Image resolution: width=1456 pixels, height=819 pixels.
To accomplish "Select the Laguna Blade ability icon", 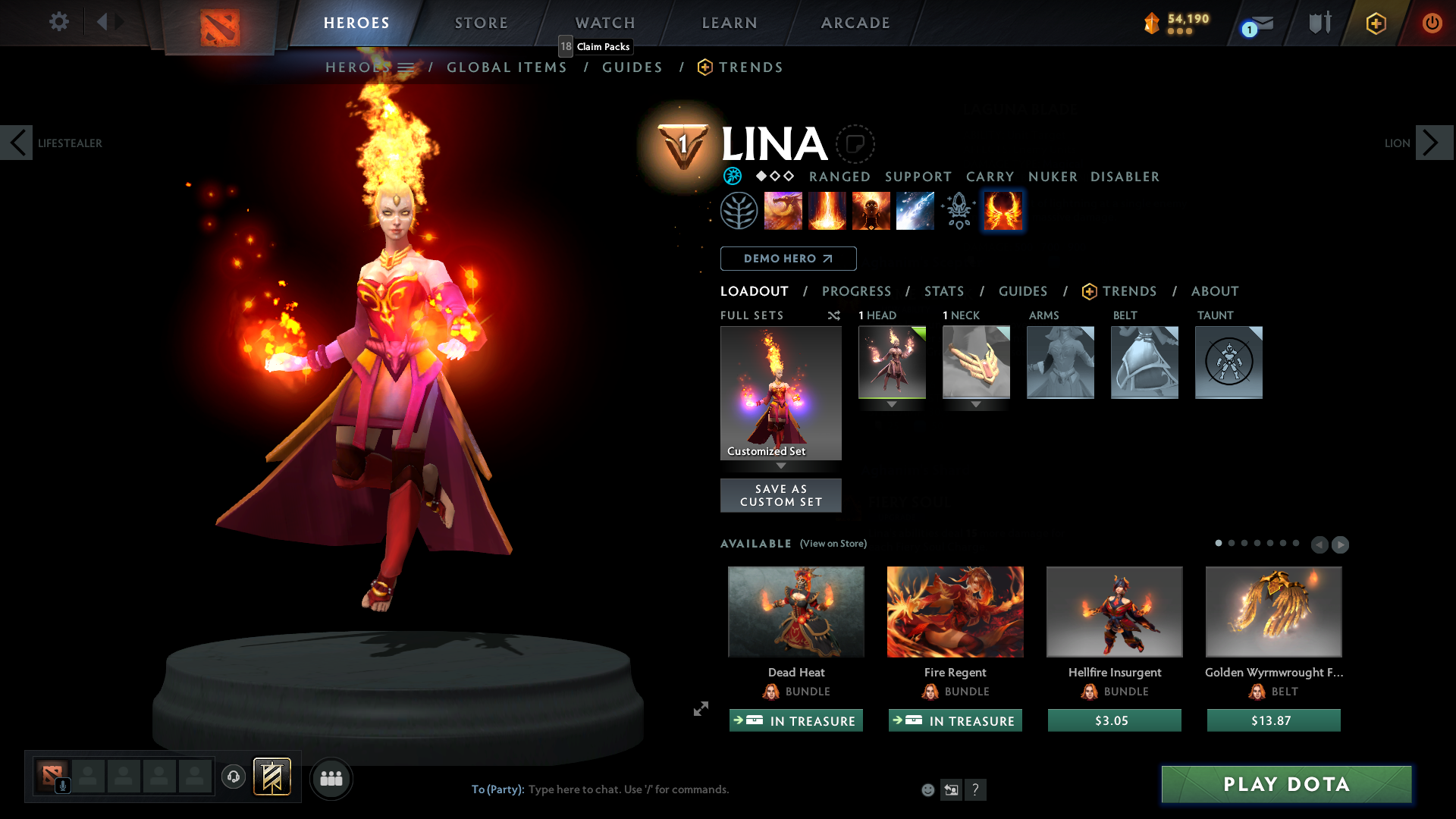I will pyautogui.click(x=915, y=210).
